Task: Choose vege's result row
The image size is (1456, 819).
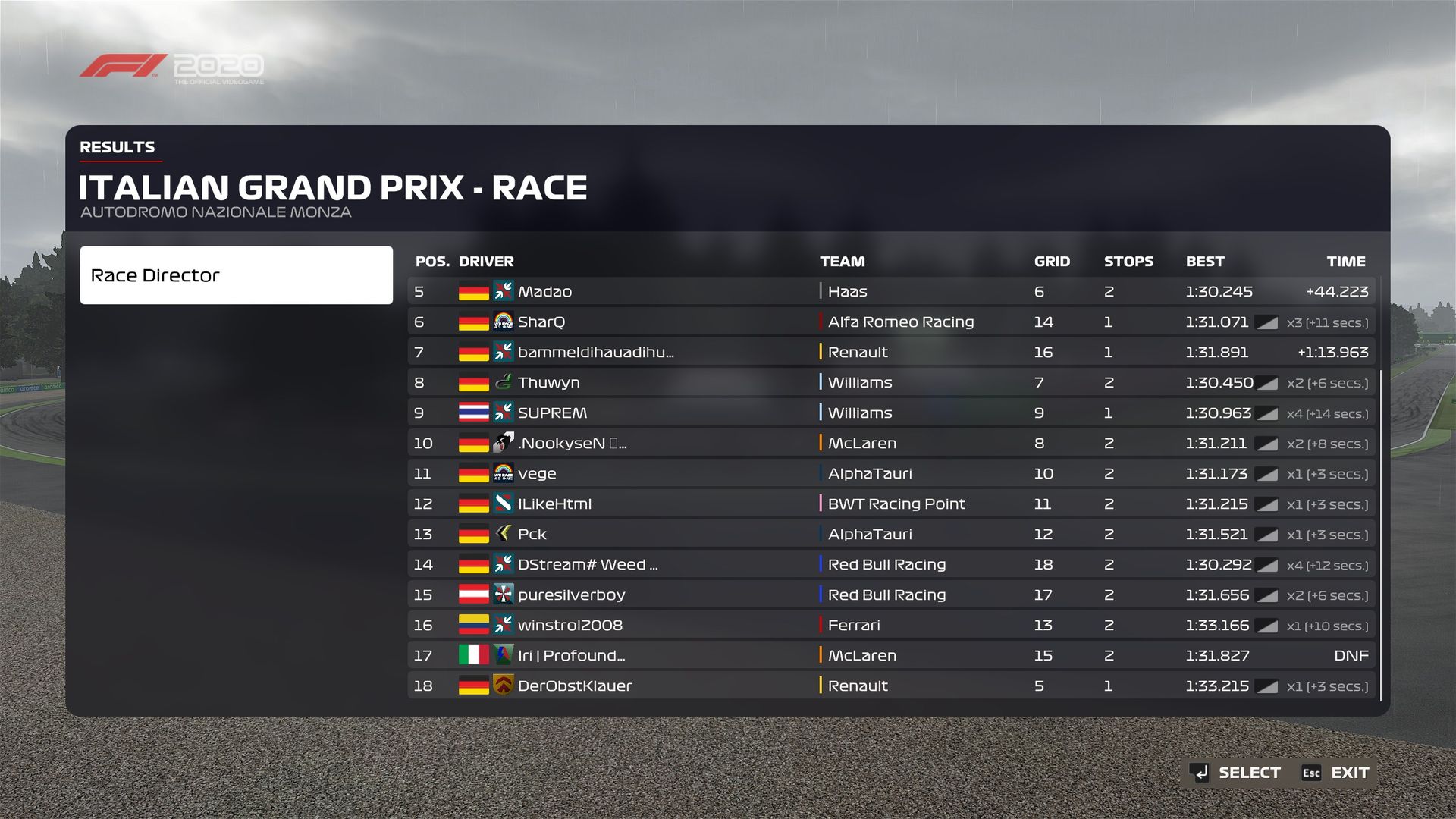Action: tap(891, 473)
